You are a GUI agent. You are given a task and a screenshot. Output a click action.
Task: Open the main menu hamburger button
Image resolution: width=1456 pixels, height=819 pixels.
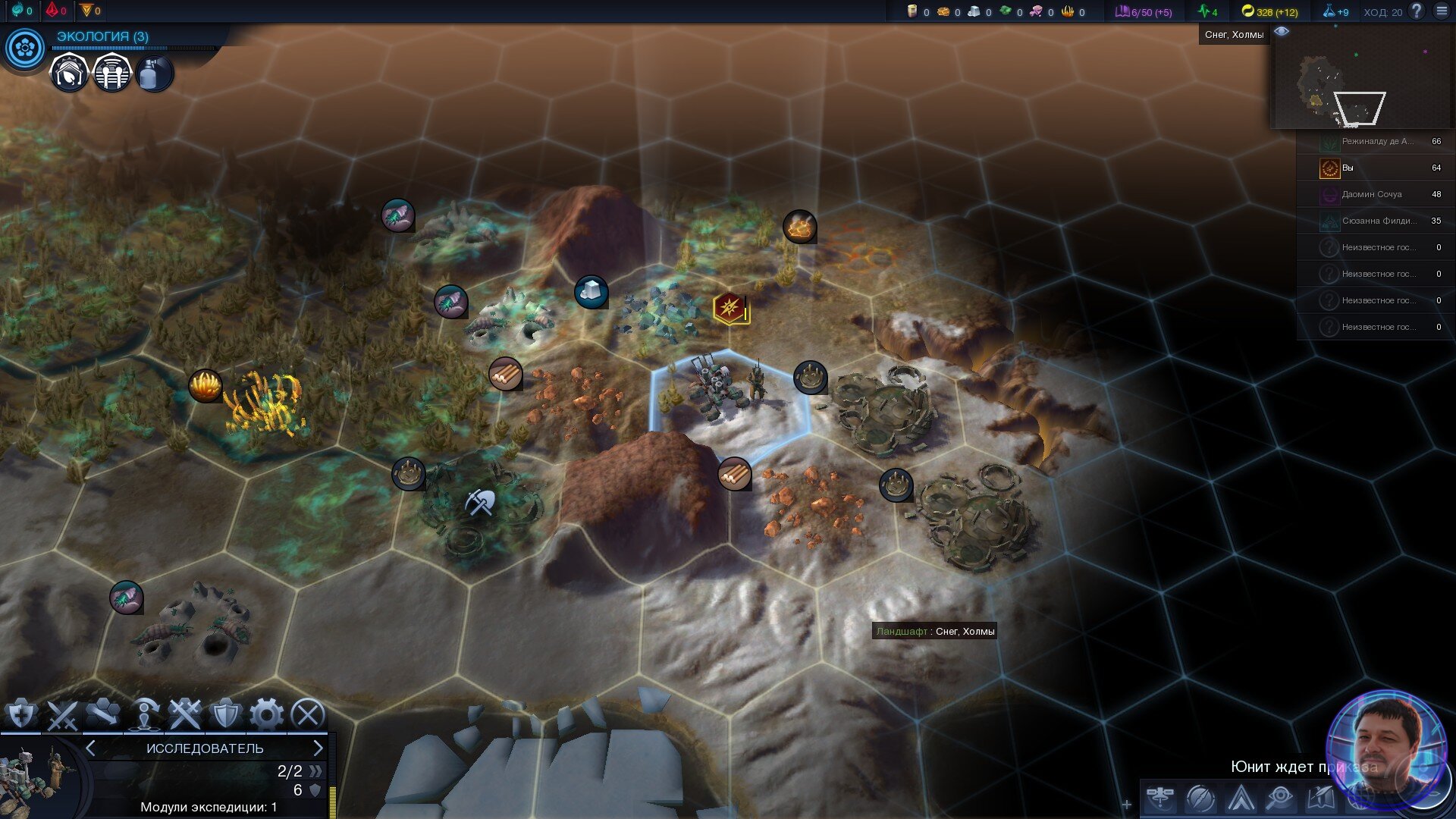pos(1442,11)
